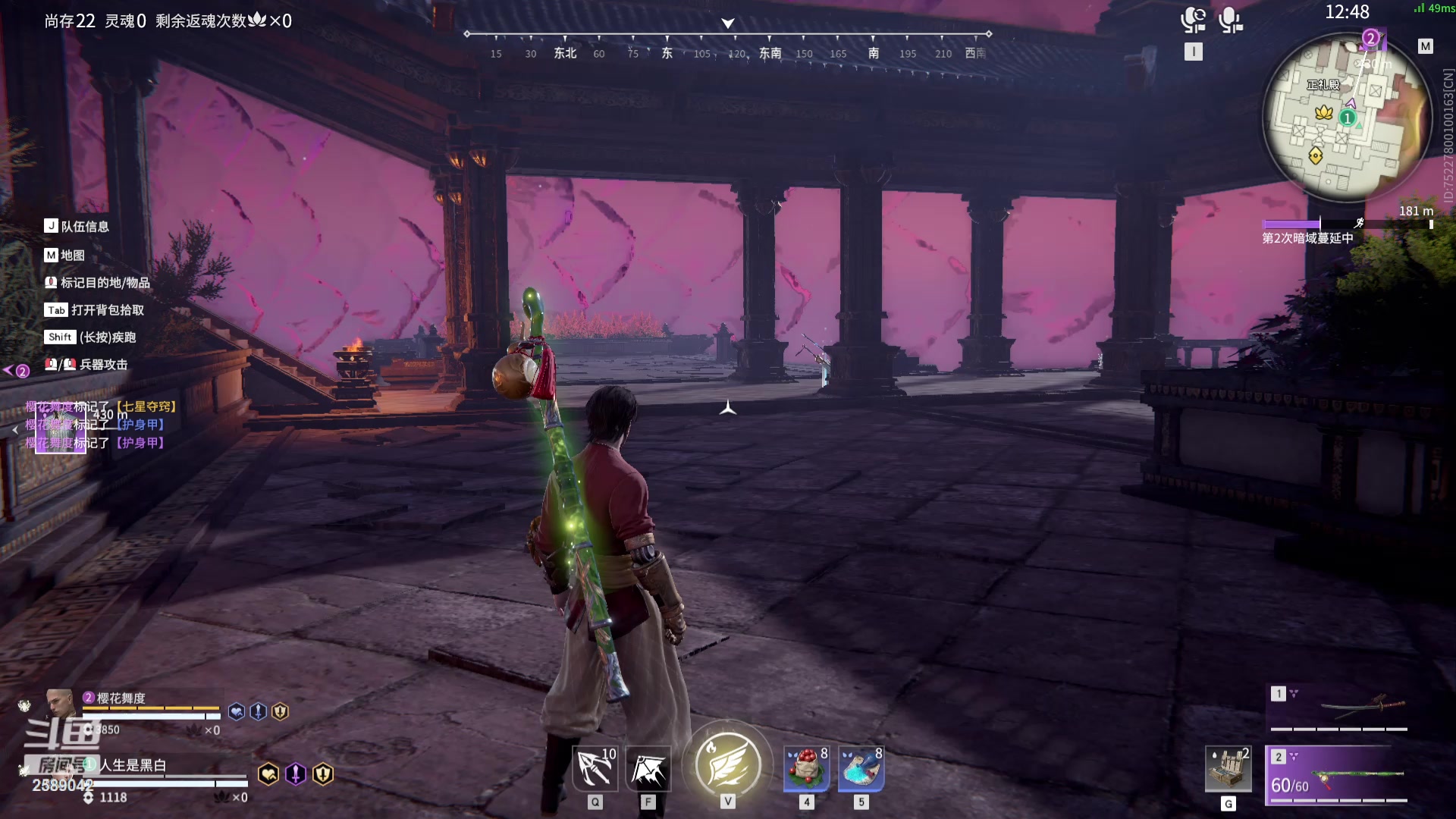Toggle the microphone icon
1456x819 pixels.
click(x=1230, y=20)
